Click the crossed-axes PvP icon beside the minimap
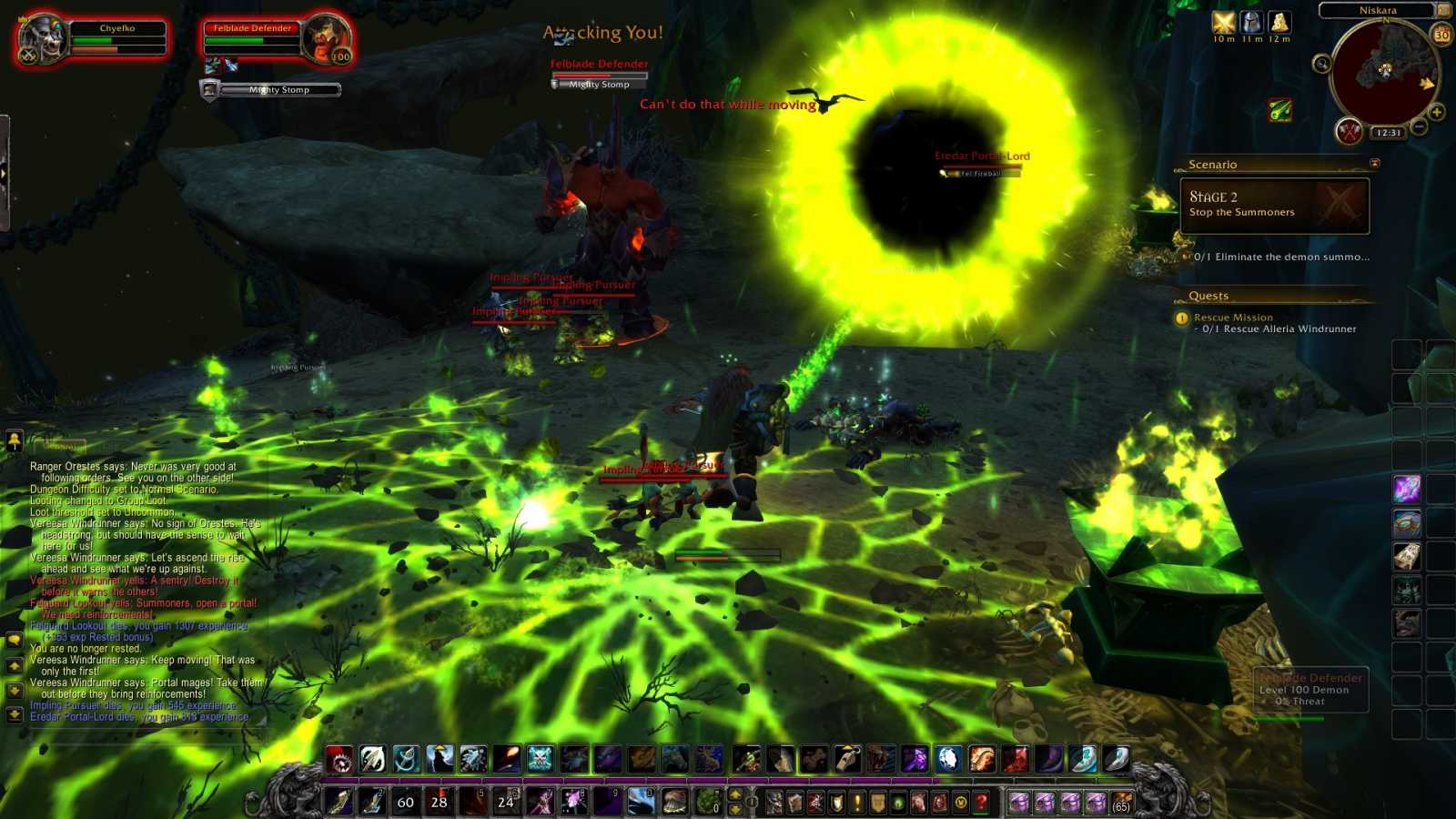This screenshot has width=1456, height=819. [1350, 131]
